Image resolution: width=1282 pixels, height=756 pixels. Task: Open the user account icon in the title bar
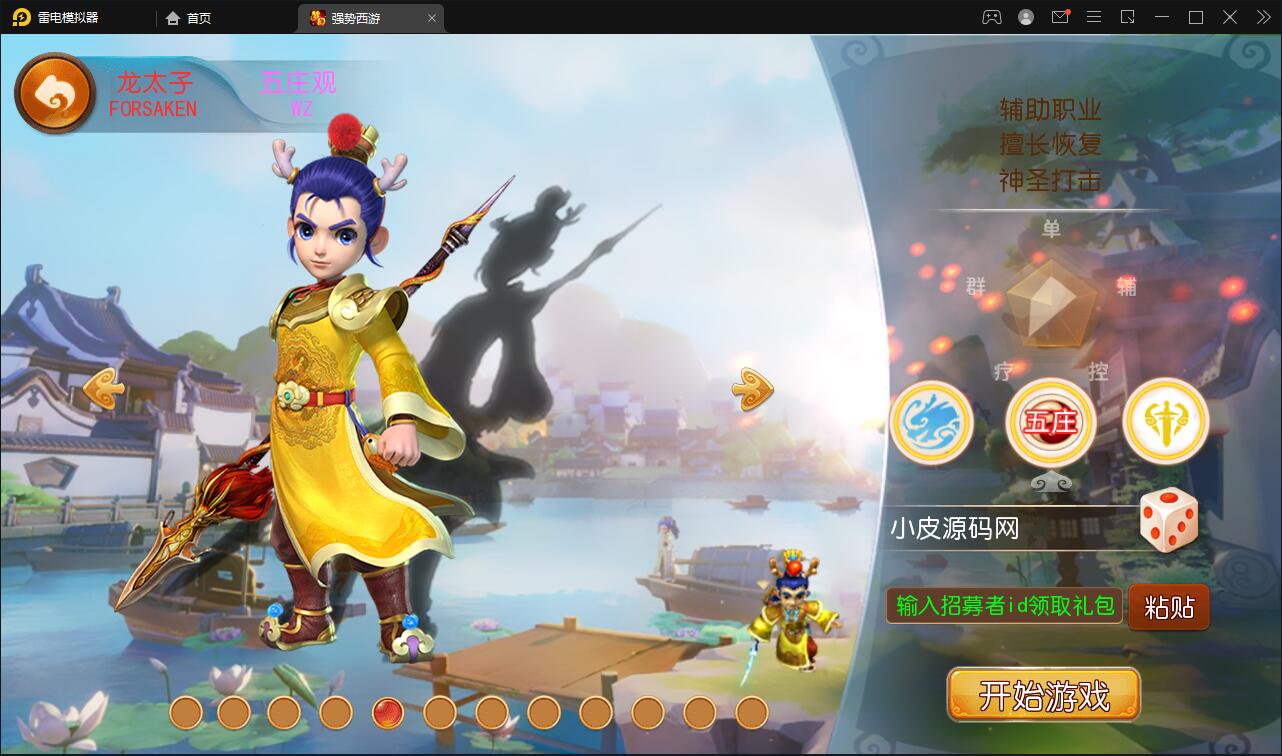pos(1025,17)
